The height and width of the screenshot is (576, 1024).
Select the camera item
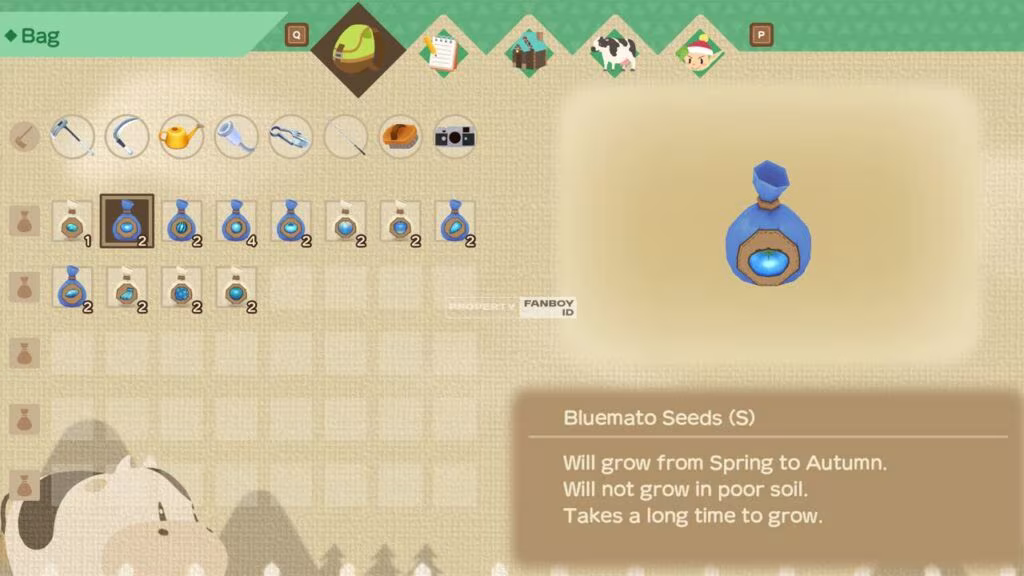454,137
